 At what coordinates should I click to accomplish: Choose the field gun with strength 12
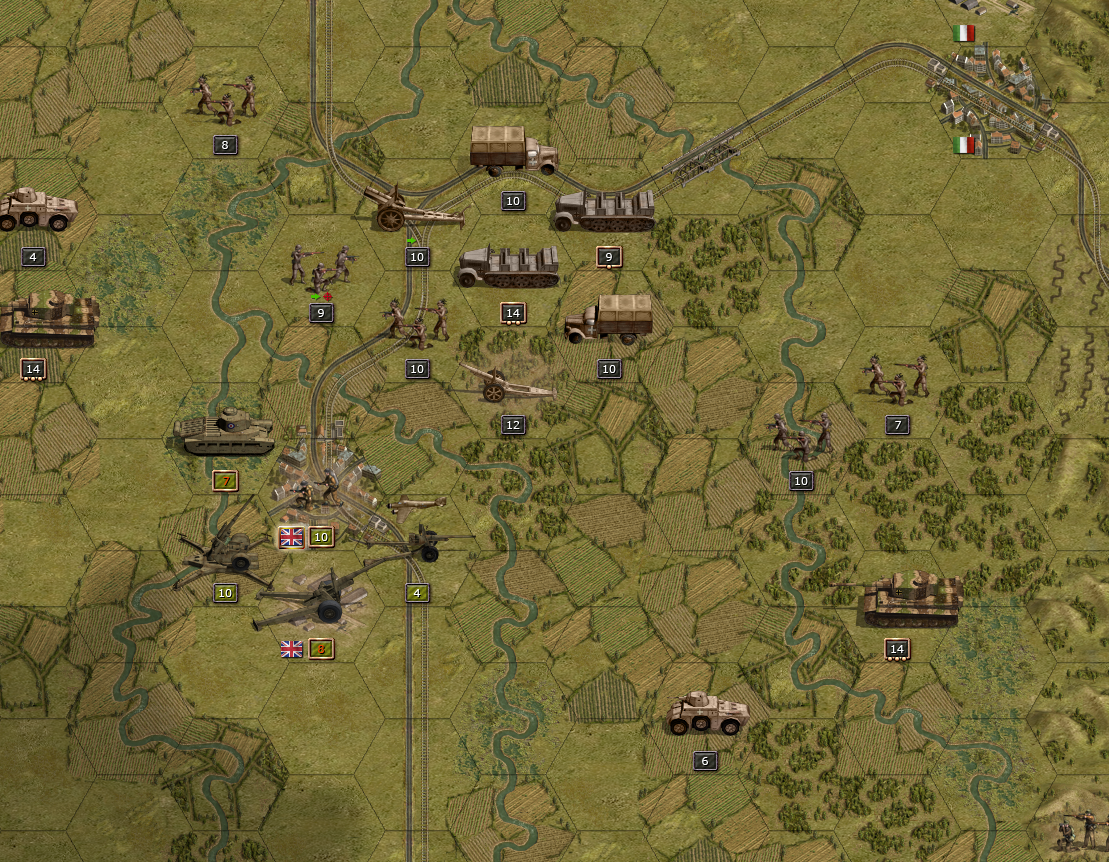point(506,384)
